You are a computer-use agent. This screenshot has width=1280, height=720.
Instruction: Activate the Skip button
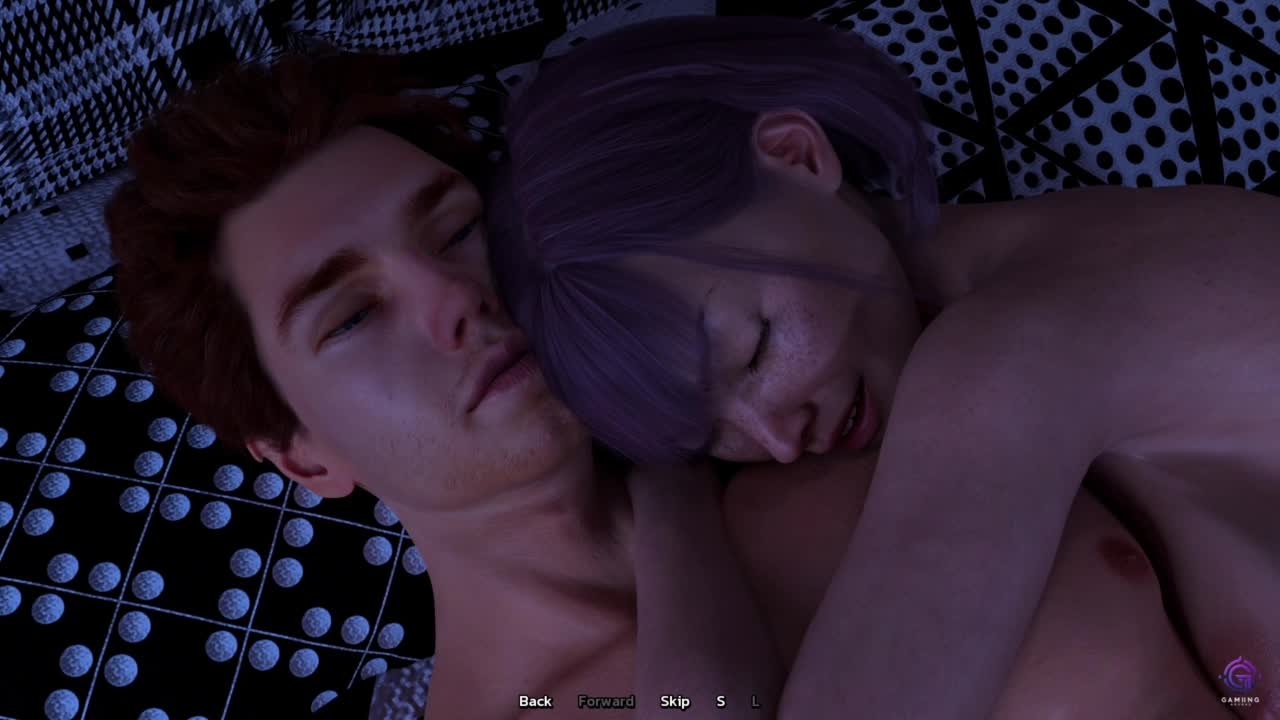tap(675, 701)
